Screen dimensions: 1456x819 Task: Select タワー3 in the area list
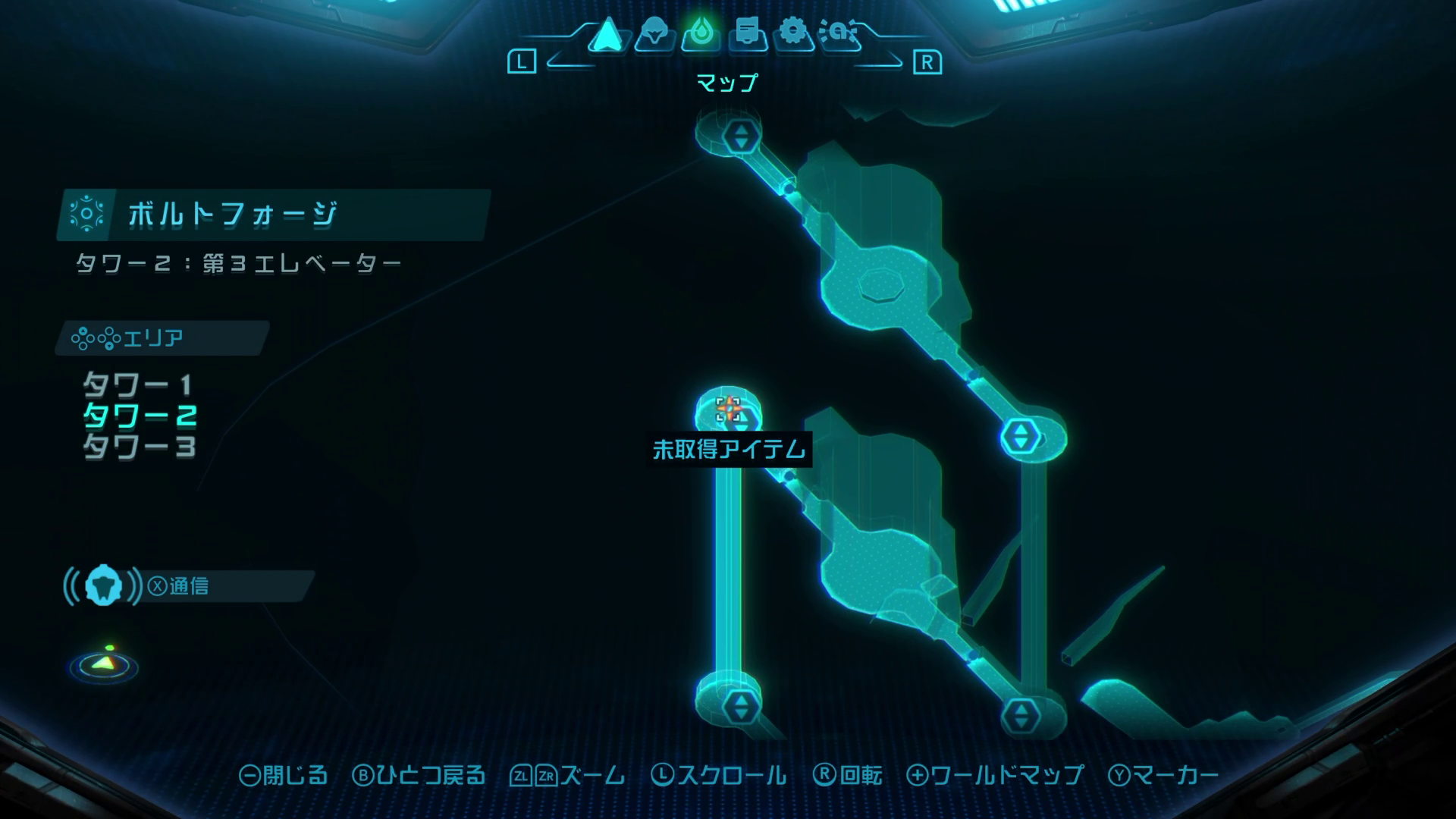point(140,447)
